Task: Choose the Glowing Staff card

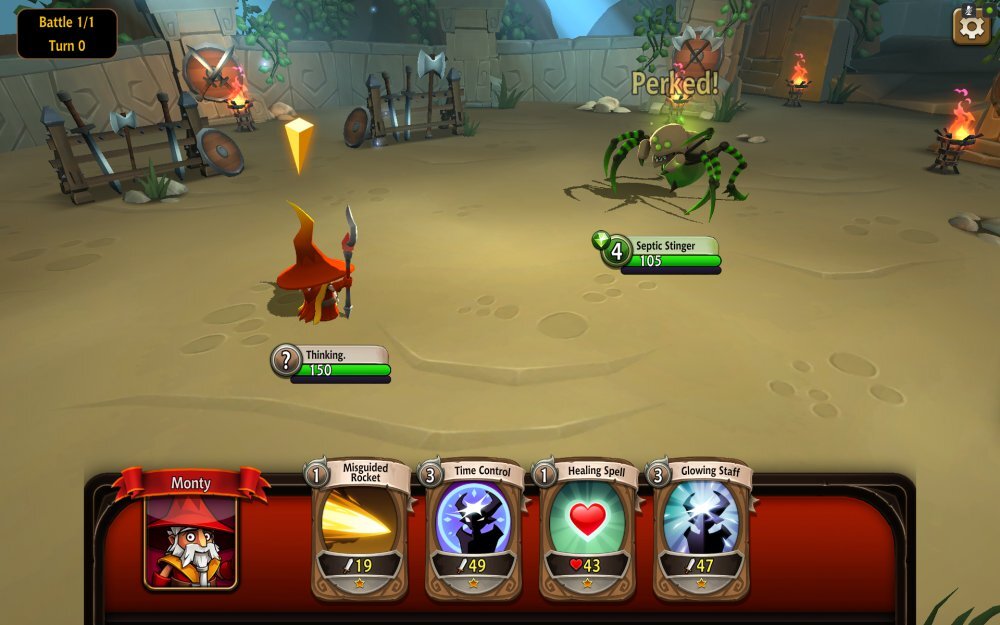Action: coord(701,530)
